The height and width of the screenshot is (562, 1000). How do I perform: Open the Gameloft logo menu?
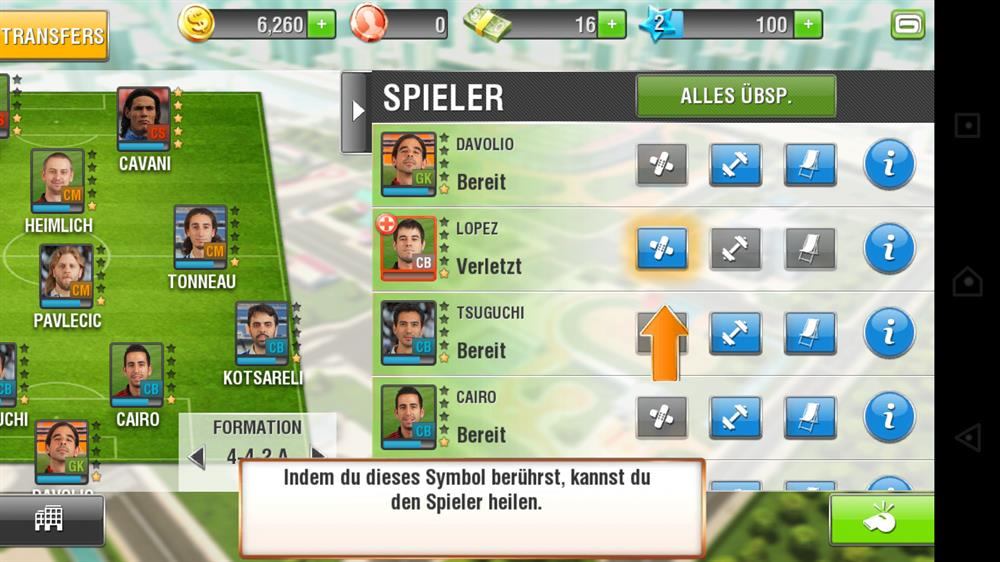tap(907, 24)
